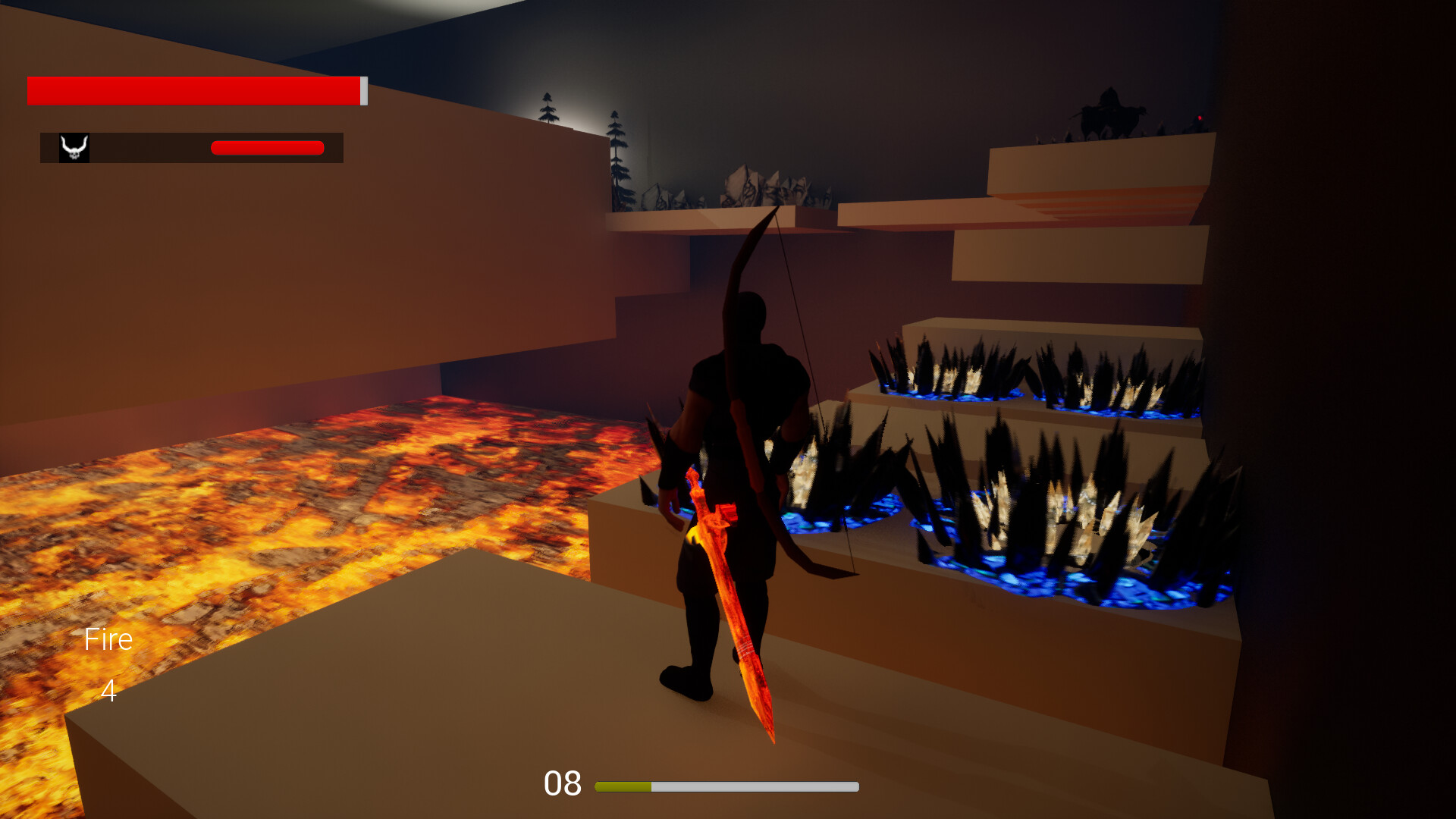Click the horned skull boss icon

click(74, 147)
